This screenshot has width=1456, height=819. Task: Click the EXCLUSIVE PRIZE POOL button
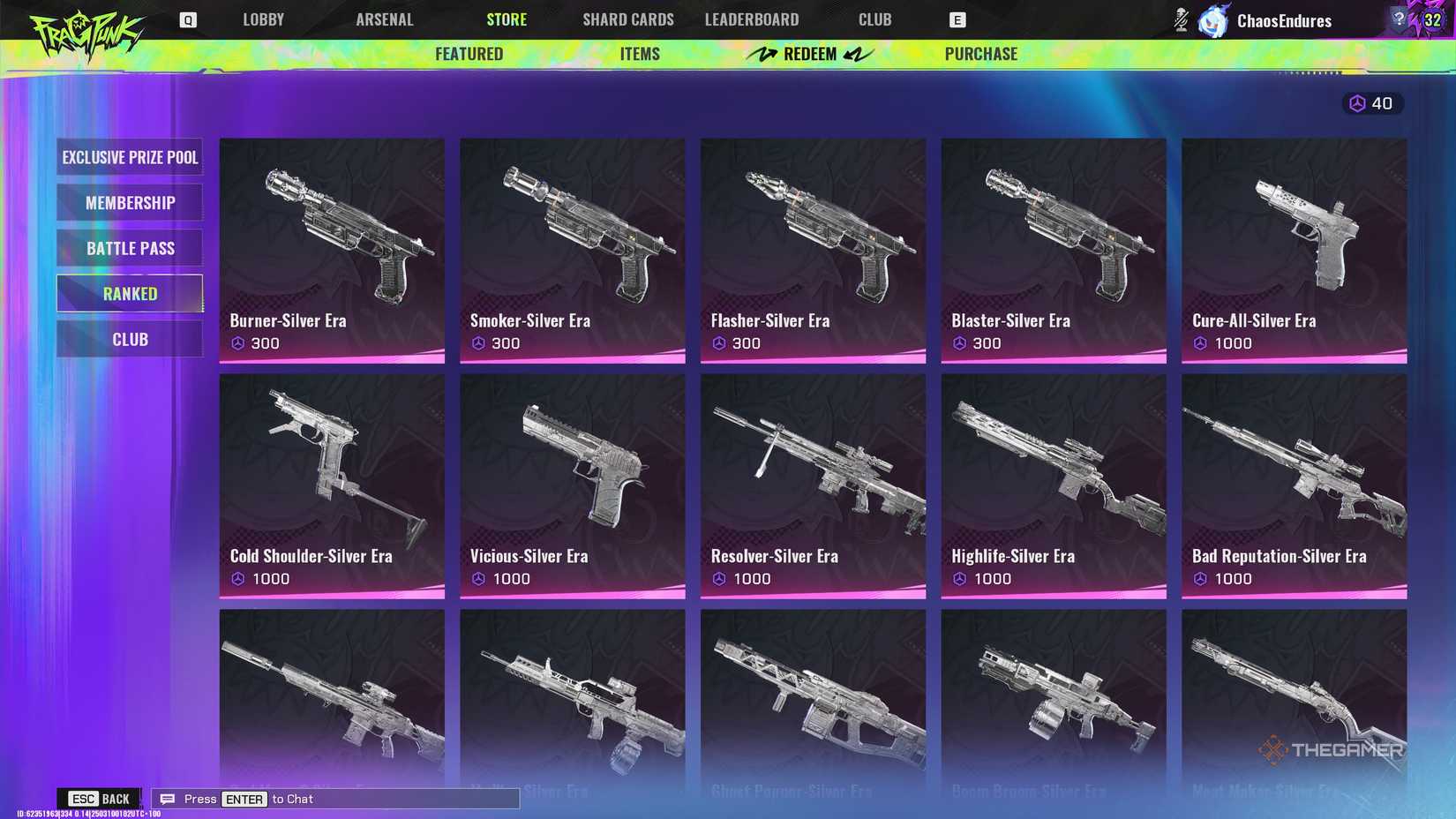[x=130, y=157]
